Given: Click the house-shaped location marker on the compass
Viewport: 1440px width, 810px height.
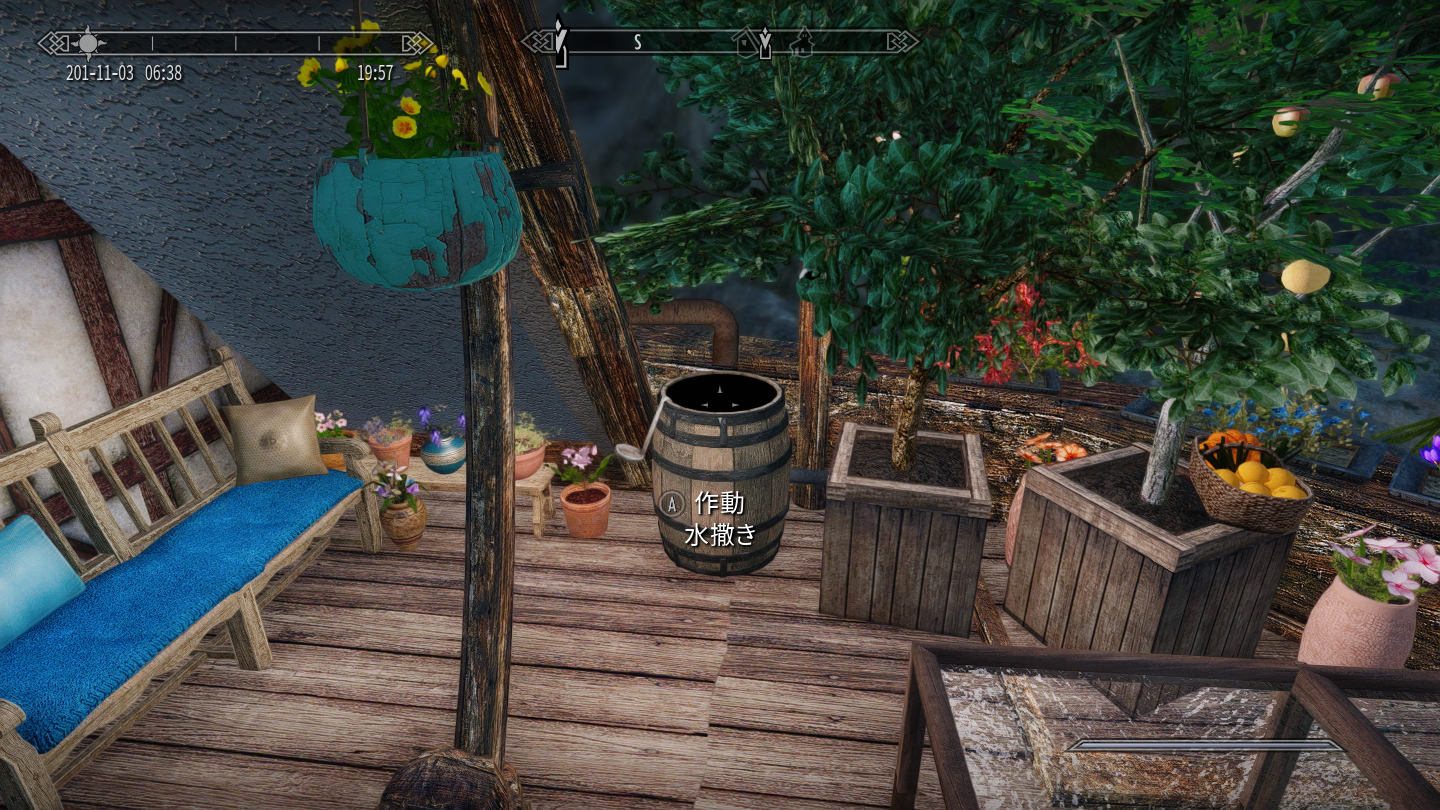Looking at the screenshot, I should (745, 42).
